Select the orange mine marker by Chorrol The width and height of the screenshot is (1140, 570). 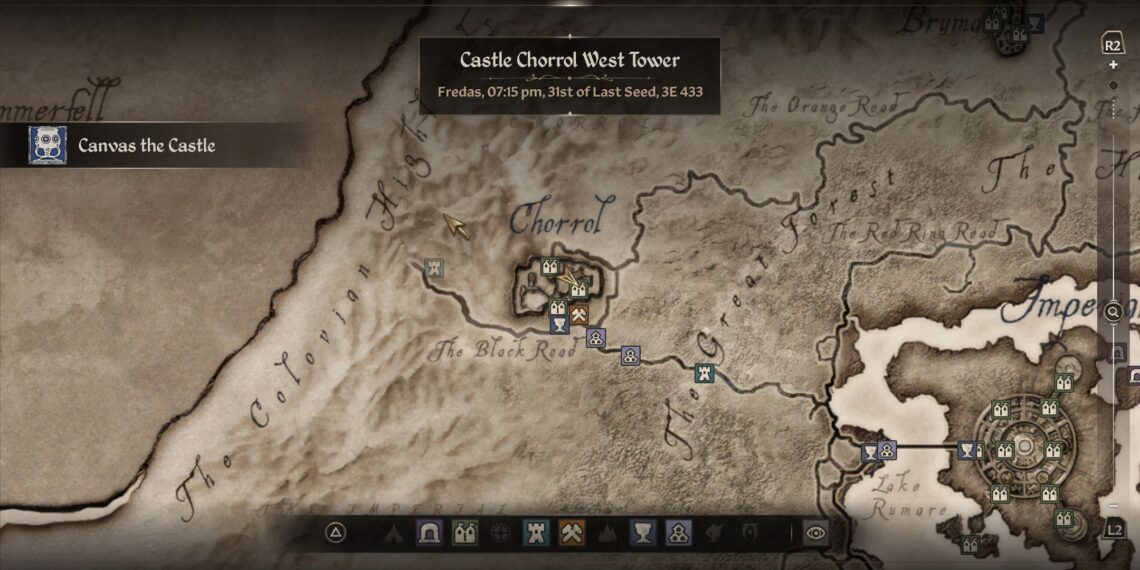tap(578, 315)
